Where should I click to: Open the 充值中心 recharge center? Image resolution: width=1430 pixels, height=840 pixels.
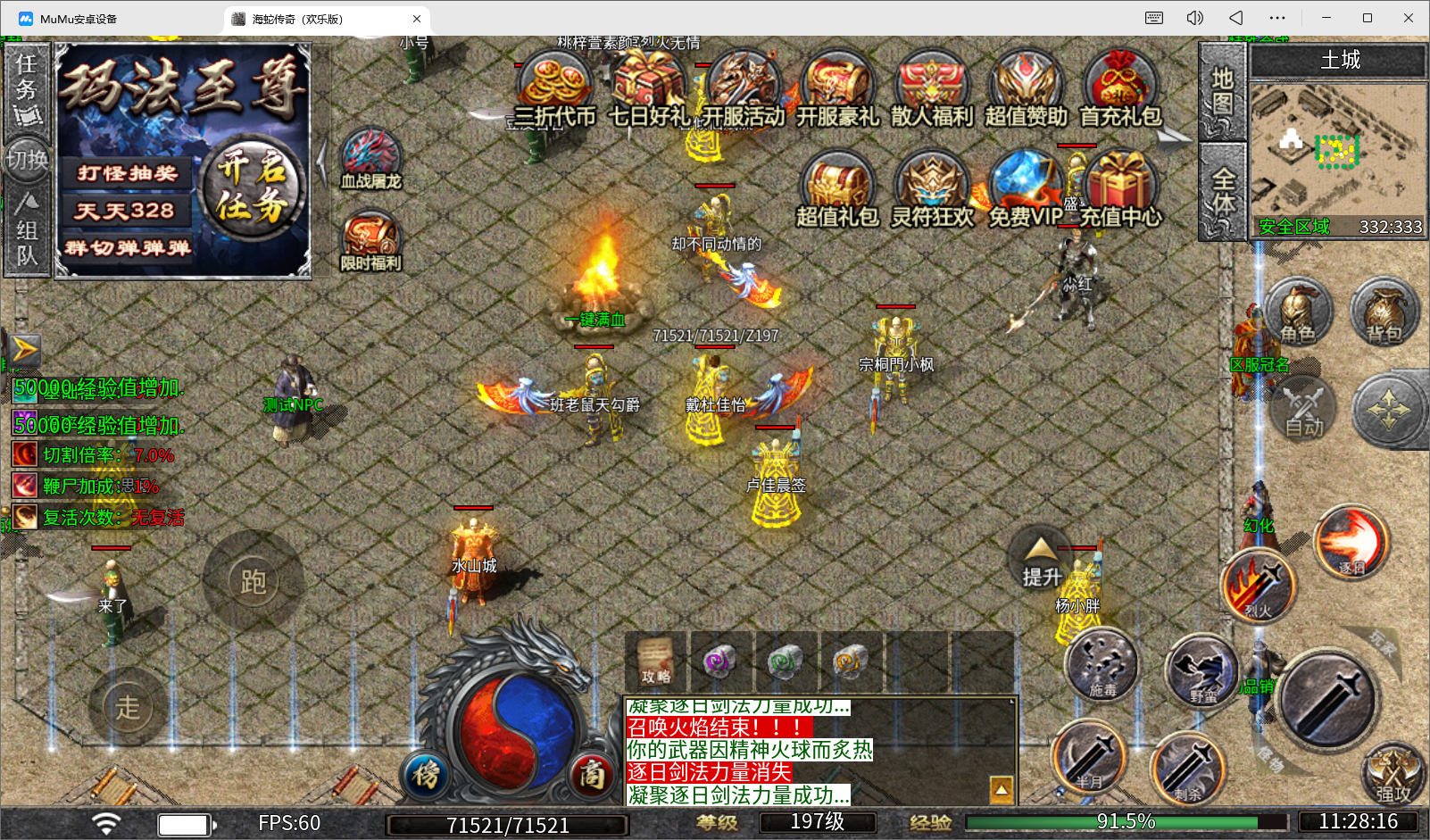(x=1121, y=189)
